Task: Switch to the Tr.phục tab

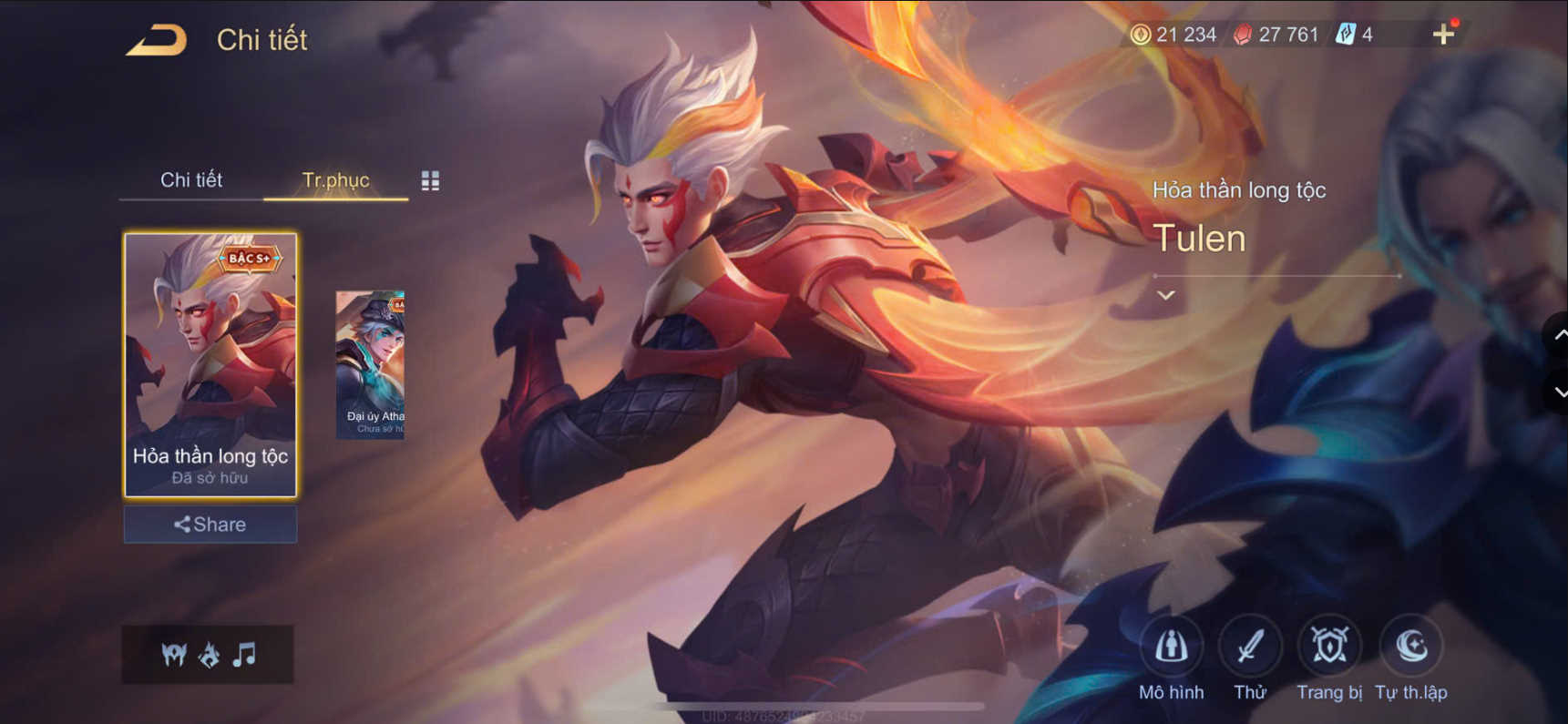Action: coord(335,180)
